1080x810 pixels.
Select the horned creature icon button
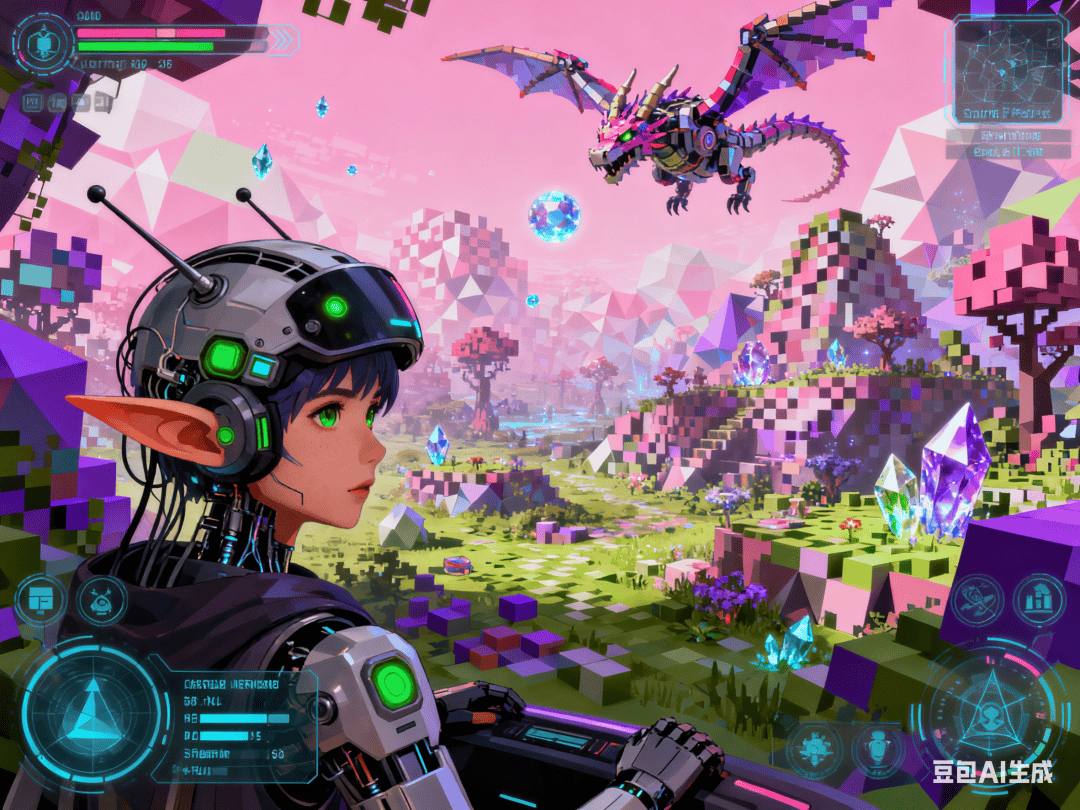[102, 600]
